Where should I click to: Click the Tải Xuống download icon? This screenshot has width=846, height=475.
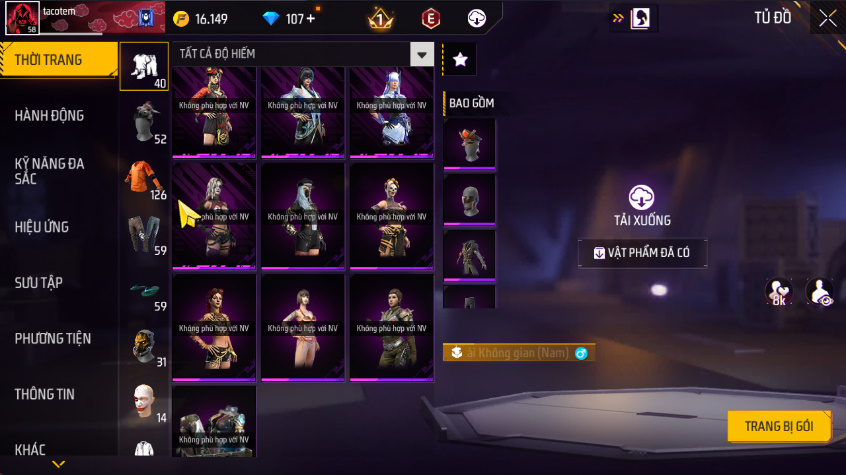[x=641, y=198]
